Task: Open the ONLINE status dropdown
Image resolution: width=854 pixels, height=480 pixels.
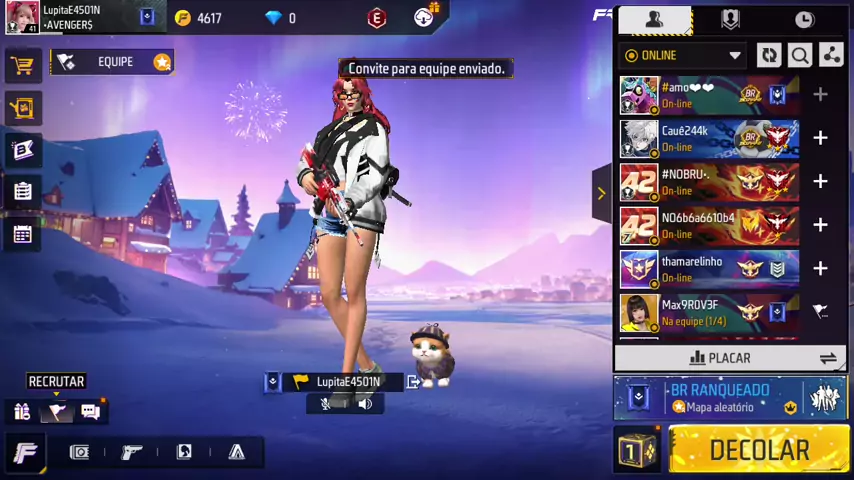Action: (682, 56)
